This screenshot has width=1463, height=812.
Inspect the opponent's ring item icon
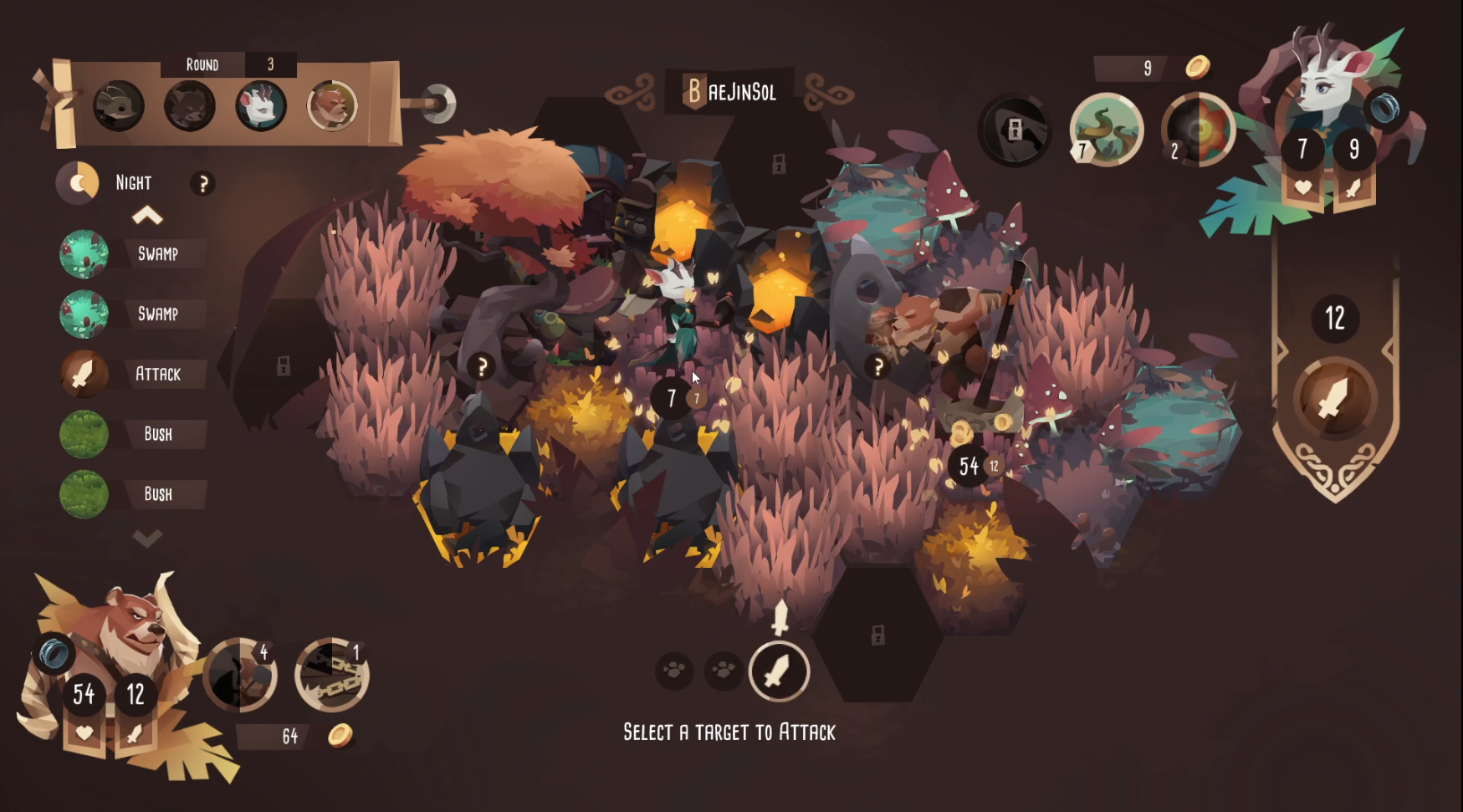pos(1385,107)
